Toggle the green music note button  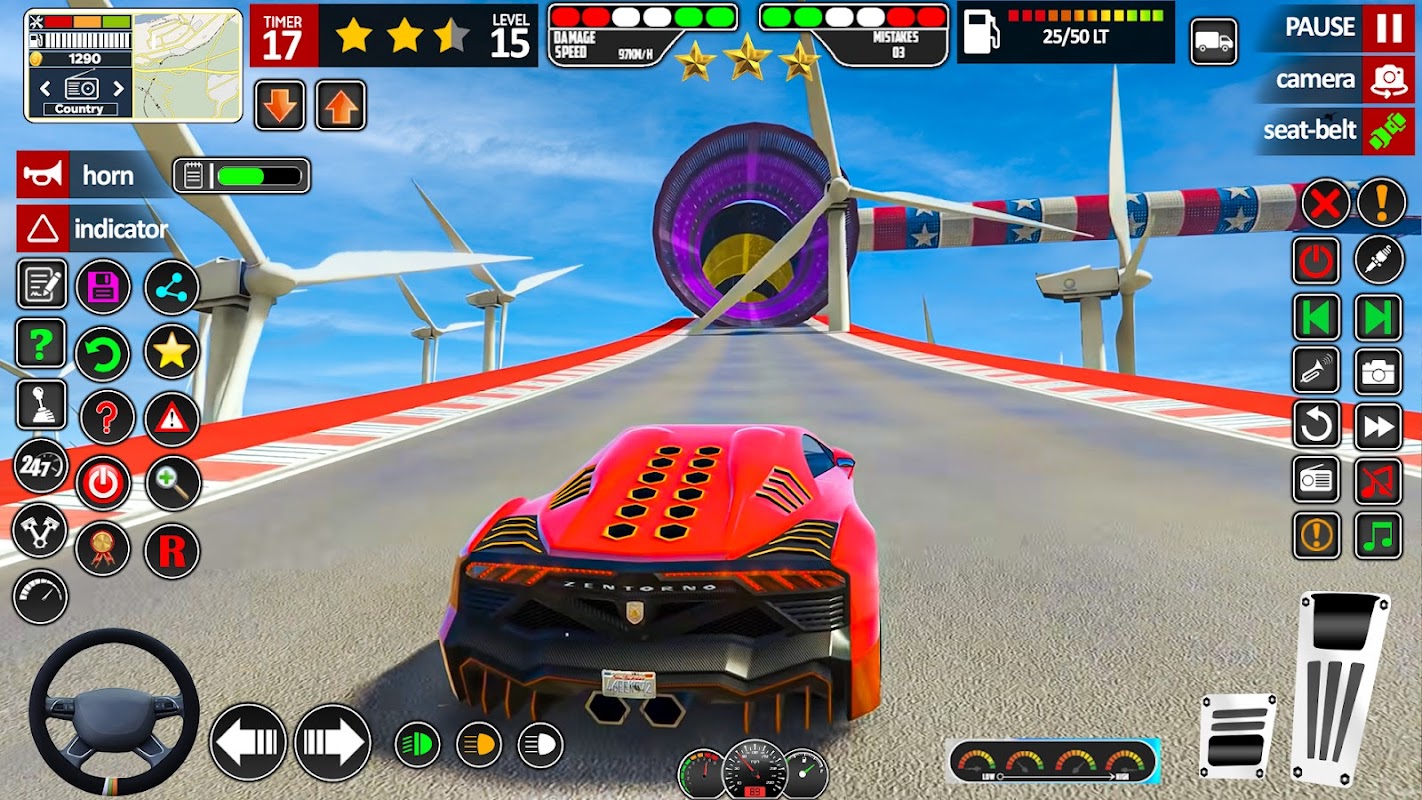click(x=1378, y=535)
